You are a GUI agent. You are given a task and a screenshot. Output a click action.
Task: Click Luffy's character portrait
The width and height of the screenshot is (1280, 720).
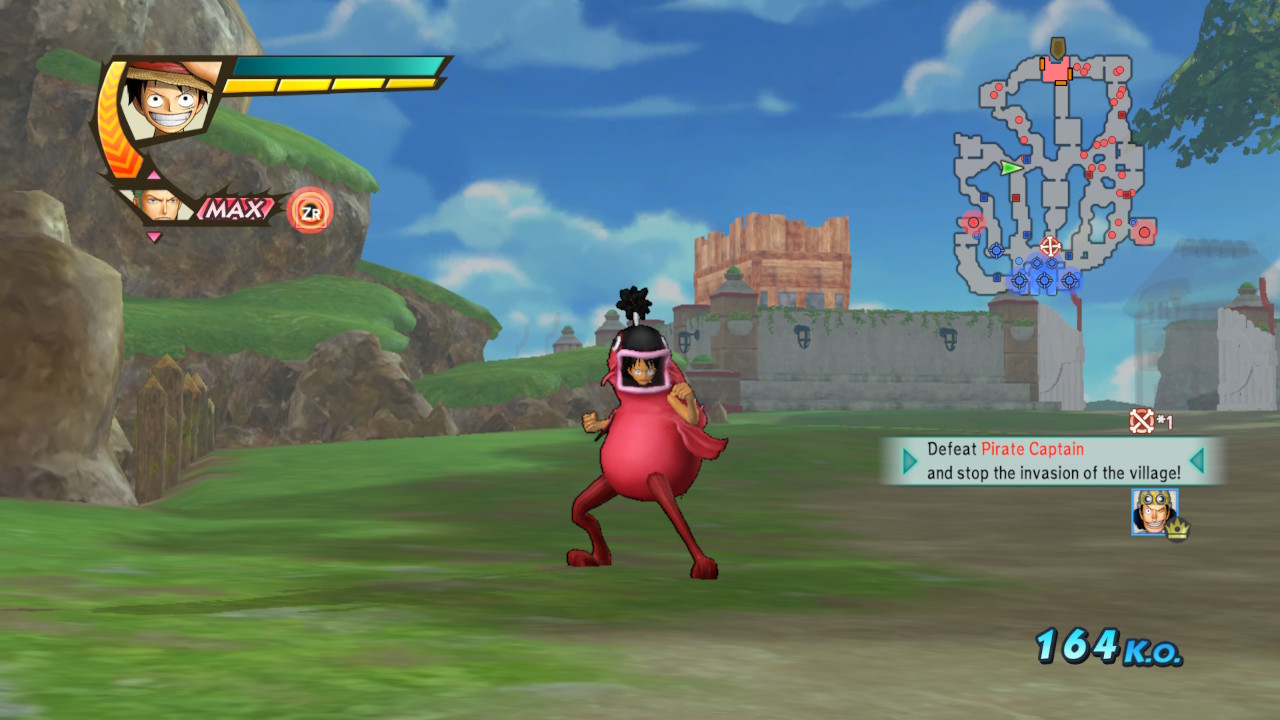(167, 103)
